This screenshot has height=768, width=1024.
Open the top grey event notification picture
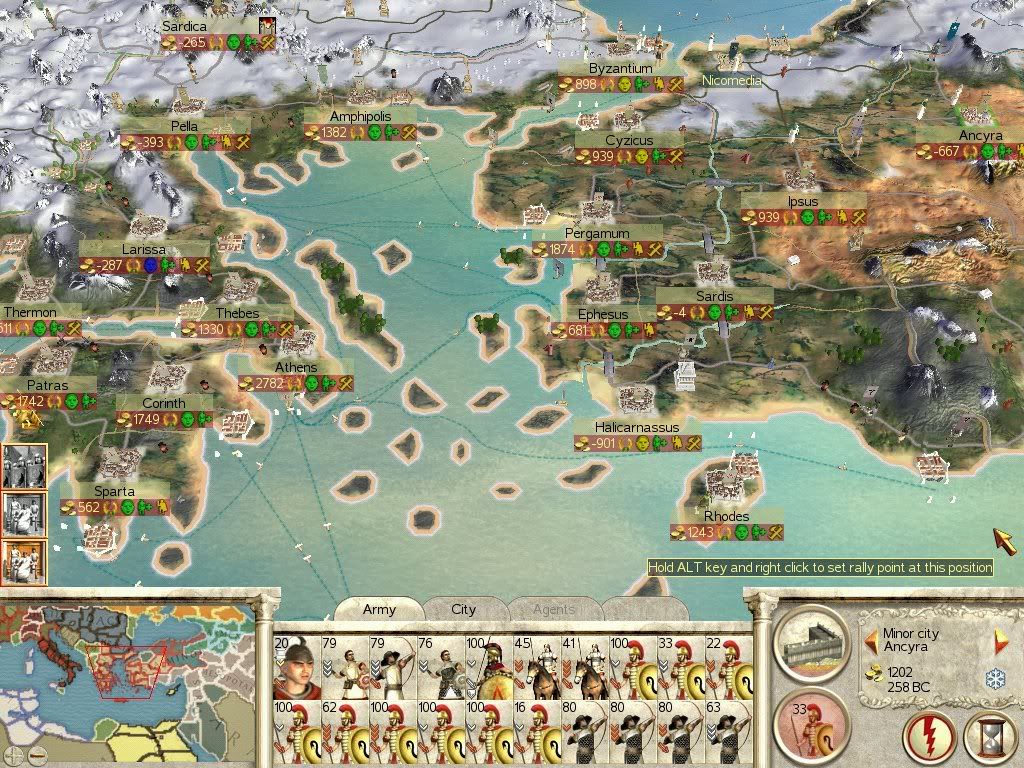click(x=24, y=468)
